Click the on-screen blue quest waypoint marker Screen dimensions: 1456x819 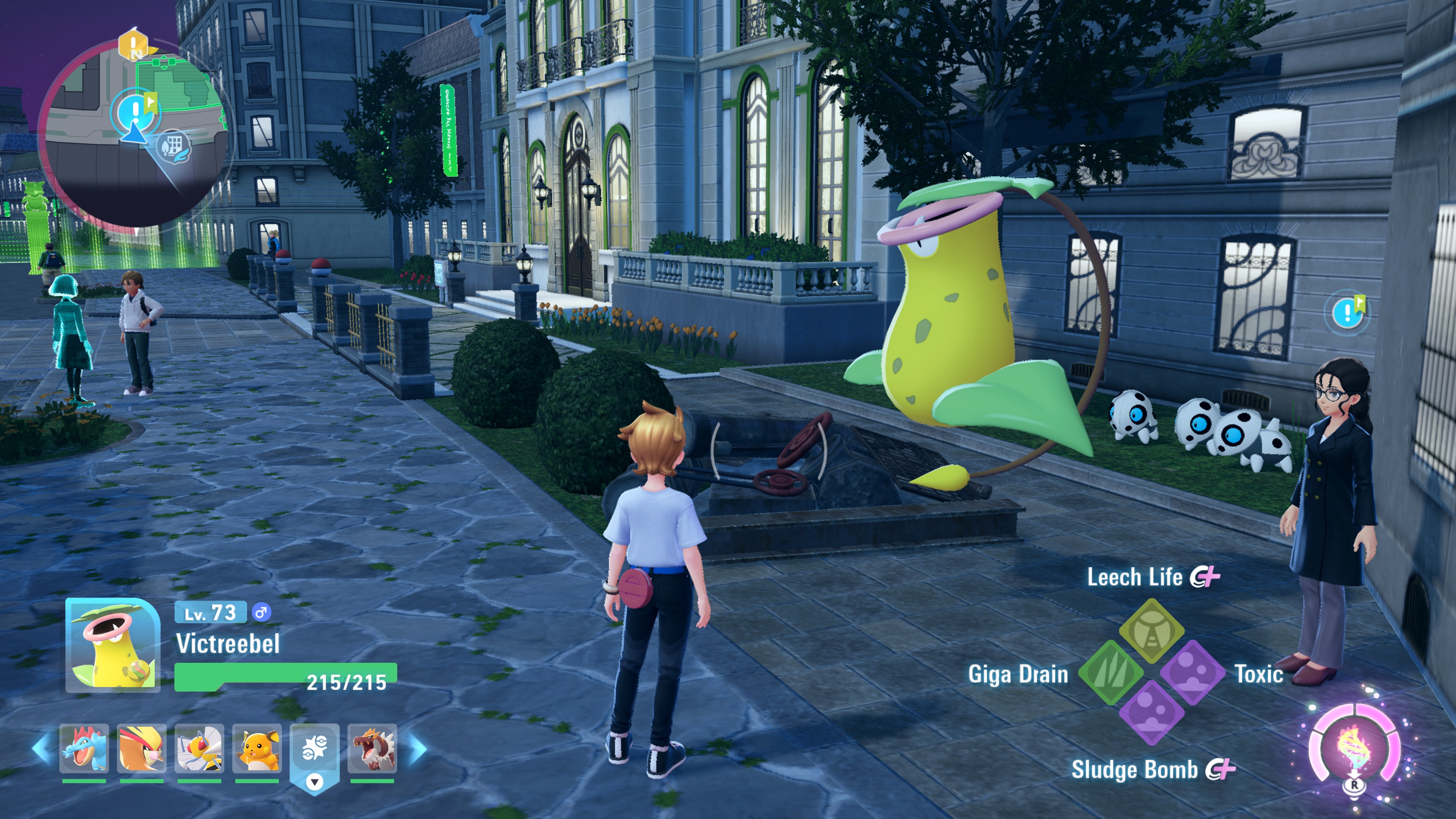pyautogui.click(x=1348, y=312)
